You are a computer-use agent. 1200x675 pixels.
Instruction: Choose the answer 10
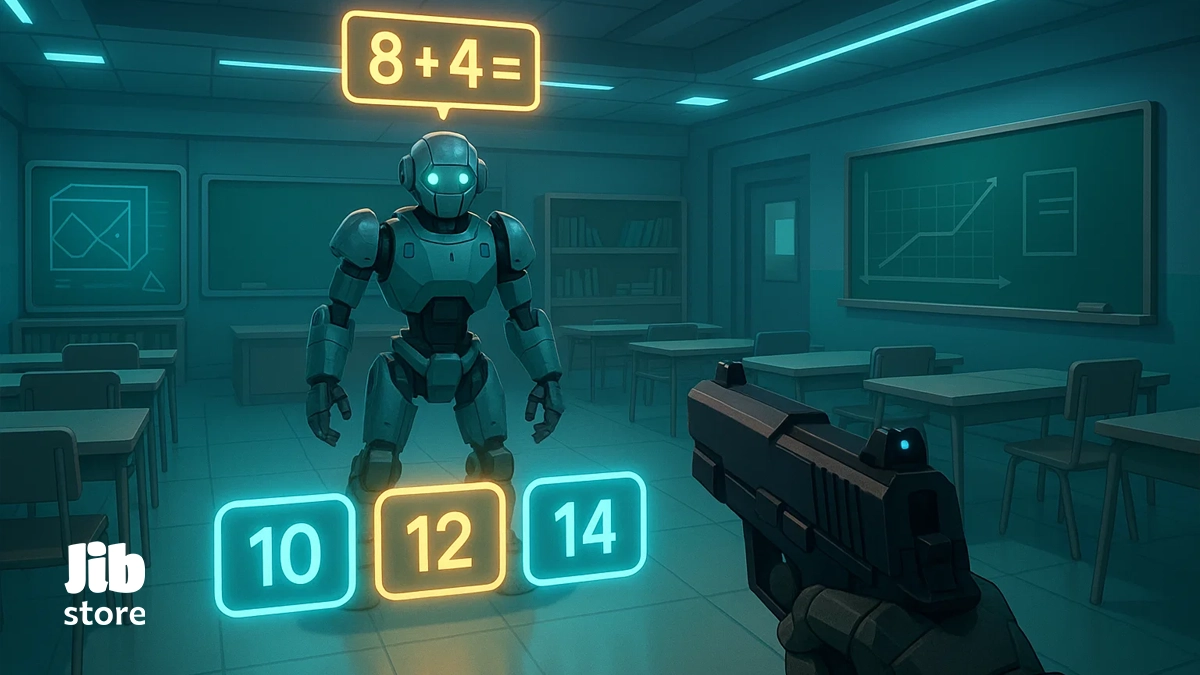click(285, 552)
